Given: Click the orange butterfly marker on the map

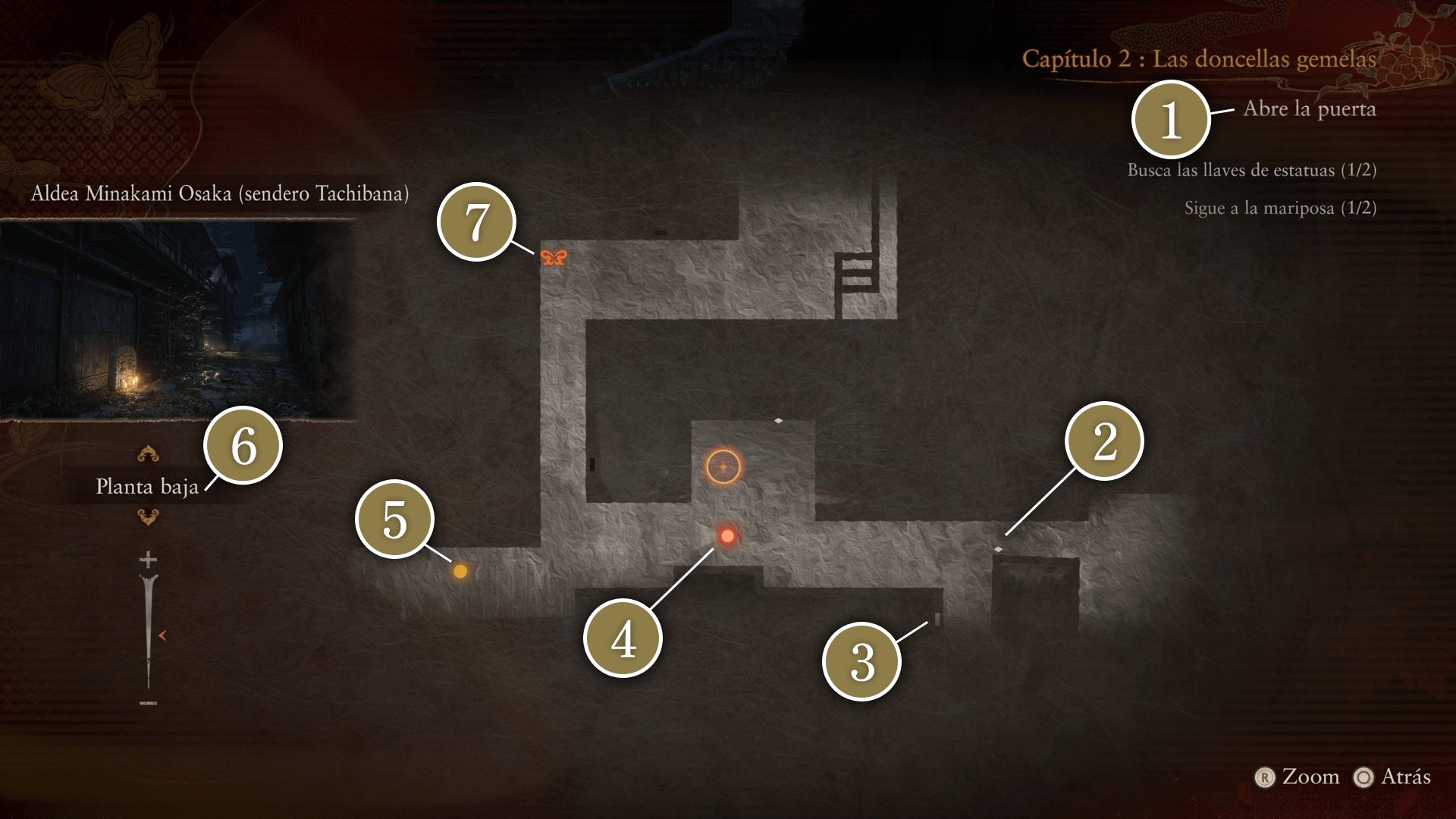Looking at the screenshot, I should point(554,258).
